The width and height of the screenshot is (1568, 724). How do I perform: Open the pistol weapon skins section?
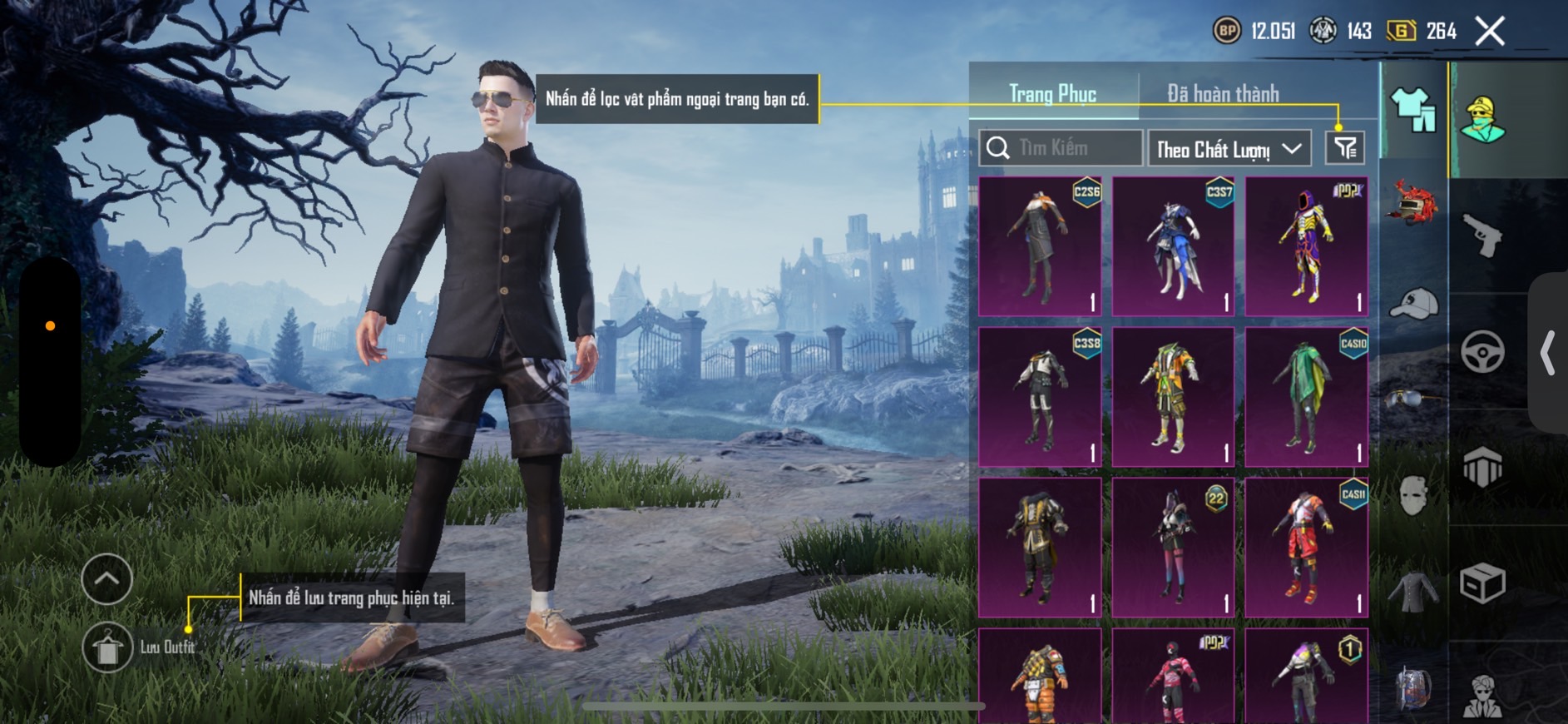pos(1482,236)
